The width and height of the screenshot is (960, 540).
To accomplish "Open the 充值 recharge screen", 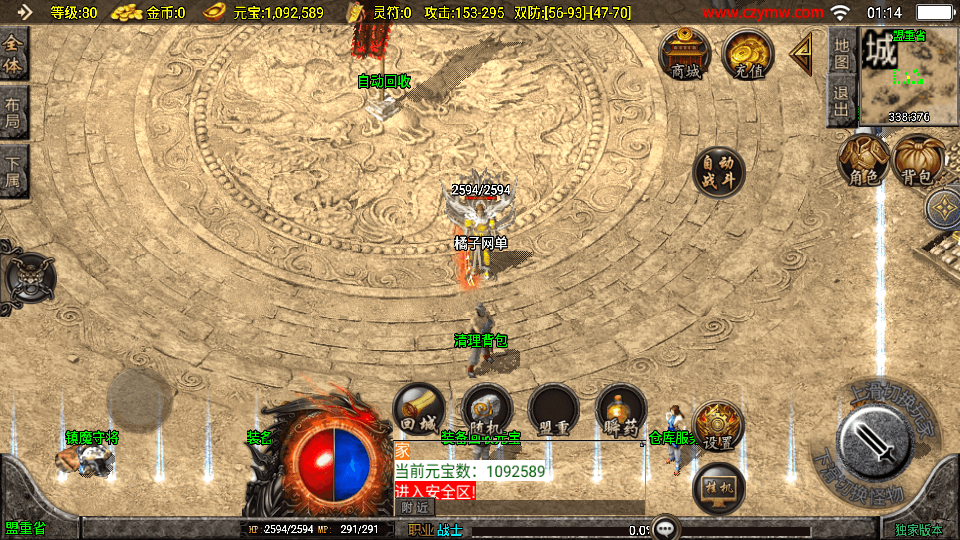I will (748, 54).
